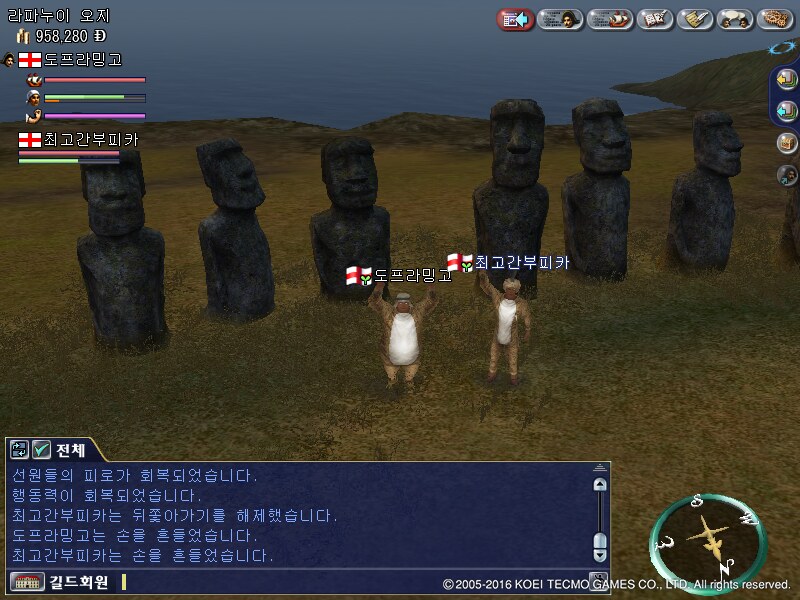Open the open-book menu button
Screen dimensions: 800x600
pos(655,19)
